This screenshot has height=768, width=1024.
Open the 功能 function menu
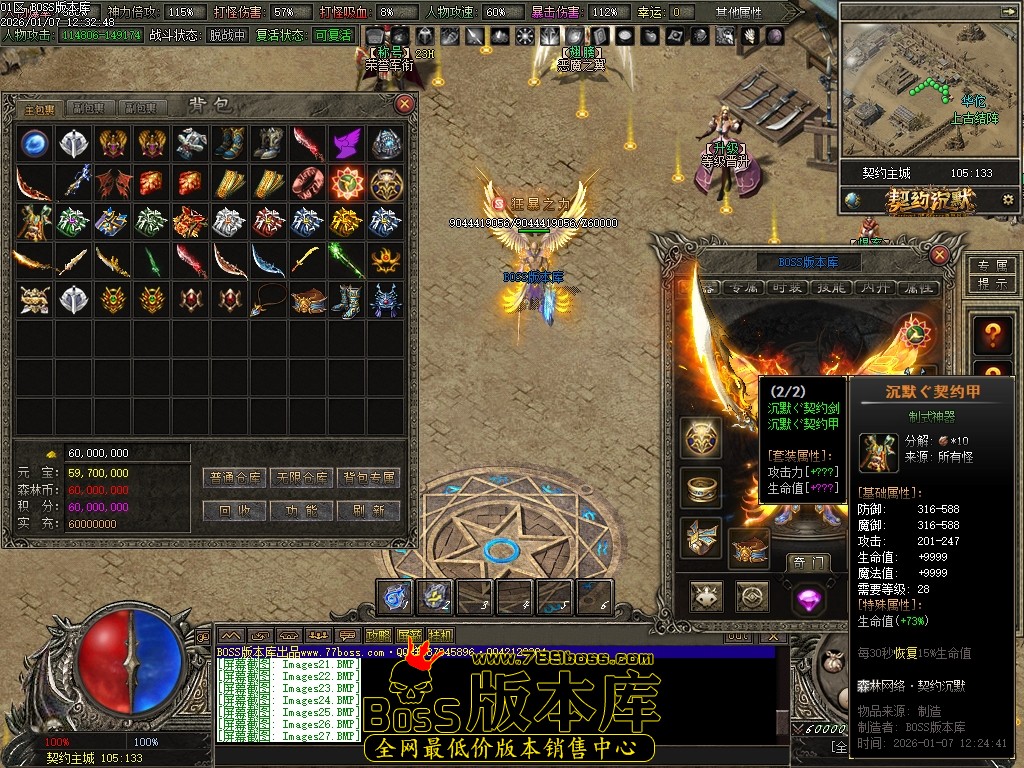click(302, 510)
